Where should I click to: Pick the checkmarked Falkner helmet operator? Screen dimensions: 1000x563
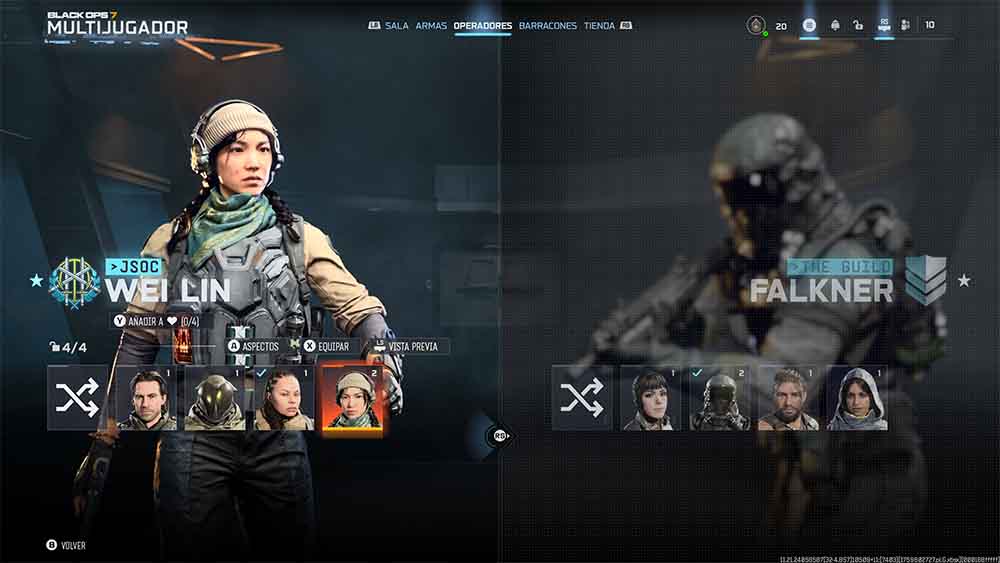(x=719, y=398)
